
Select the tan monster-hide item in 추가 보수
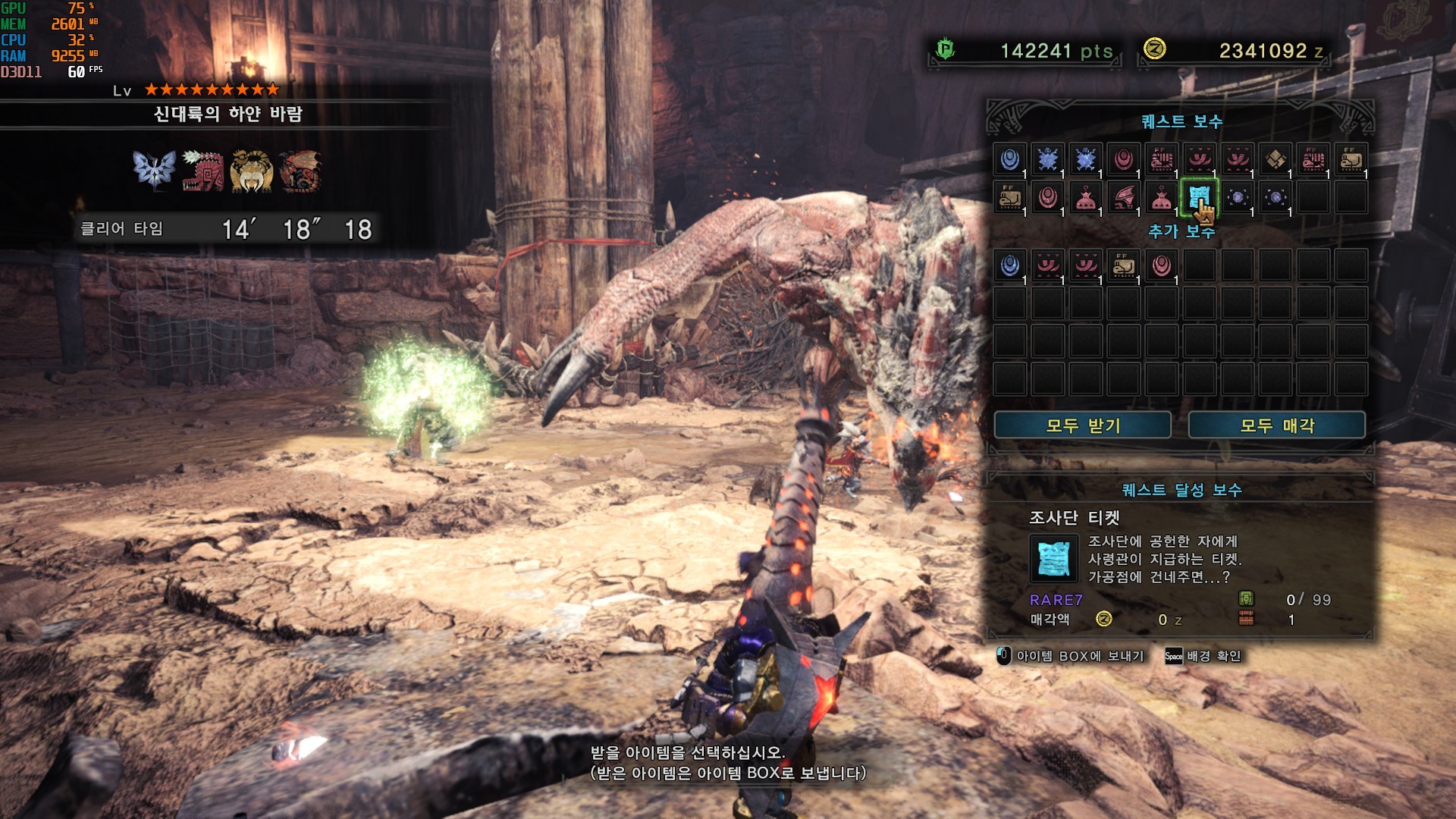[1123, 265]
